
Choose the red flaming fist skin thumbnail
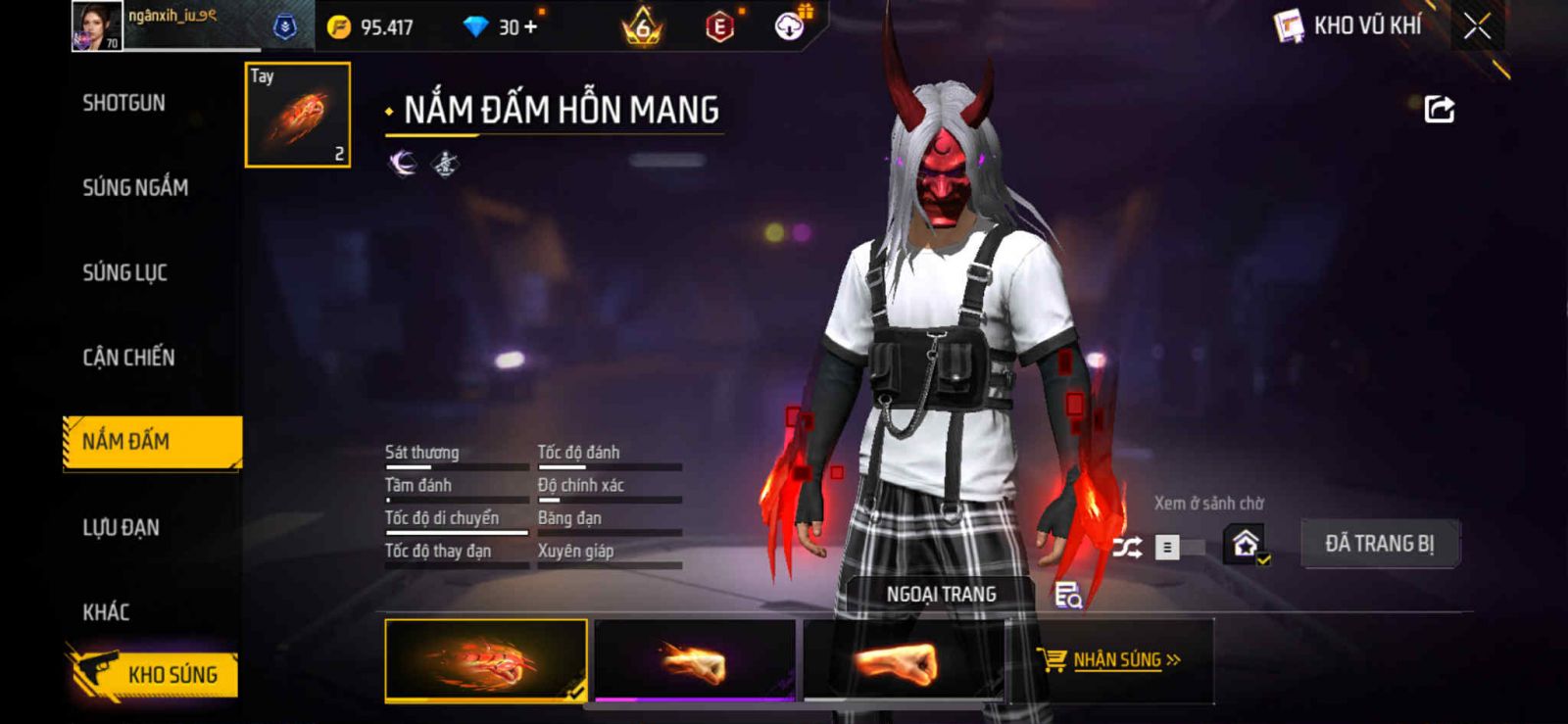pyautogui.click(x=486, y=660)
